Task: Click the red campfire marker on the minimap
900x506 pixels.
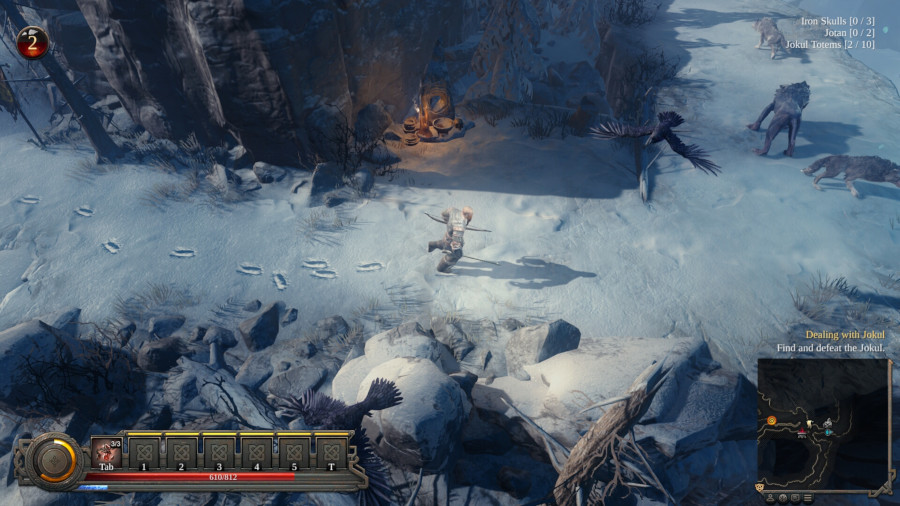Action: pyautogui.click(x=802, y=433)
